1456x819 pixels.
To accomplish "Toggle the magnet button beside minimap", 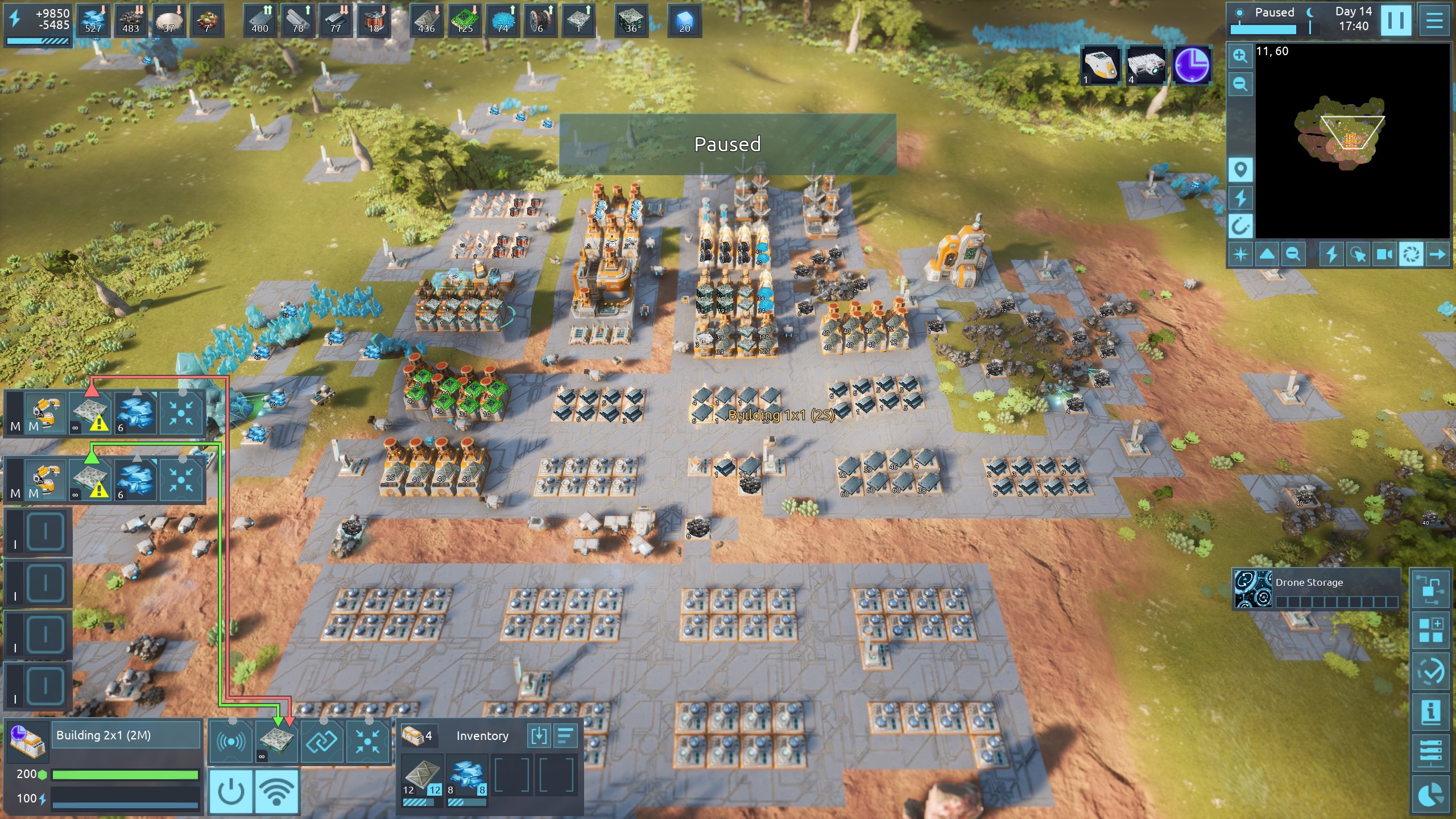I will coord(1240,226).
